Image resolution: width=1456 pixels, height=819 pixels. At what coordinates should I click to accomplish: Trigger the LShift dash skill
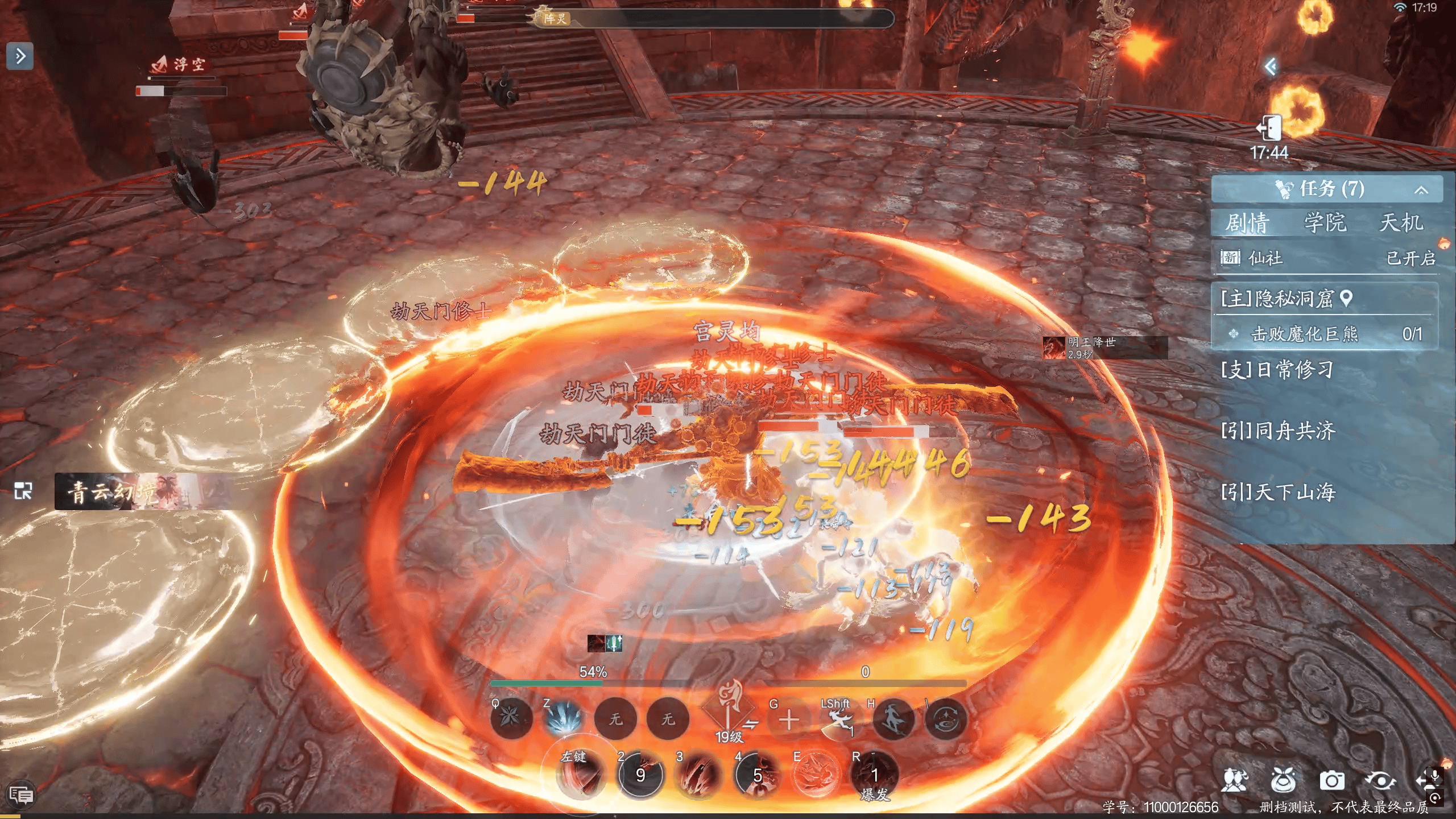[839, 720]
